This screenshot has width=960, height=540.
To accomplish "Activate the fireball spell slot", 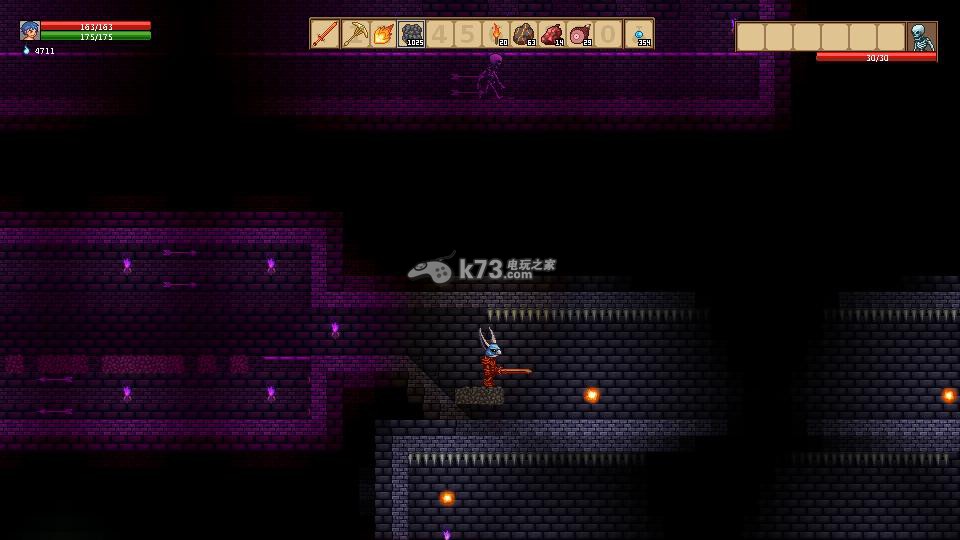I will pos(383,34).
